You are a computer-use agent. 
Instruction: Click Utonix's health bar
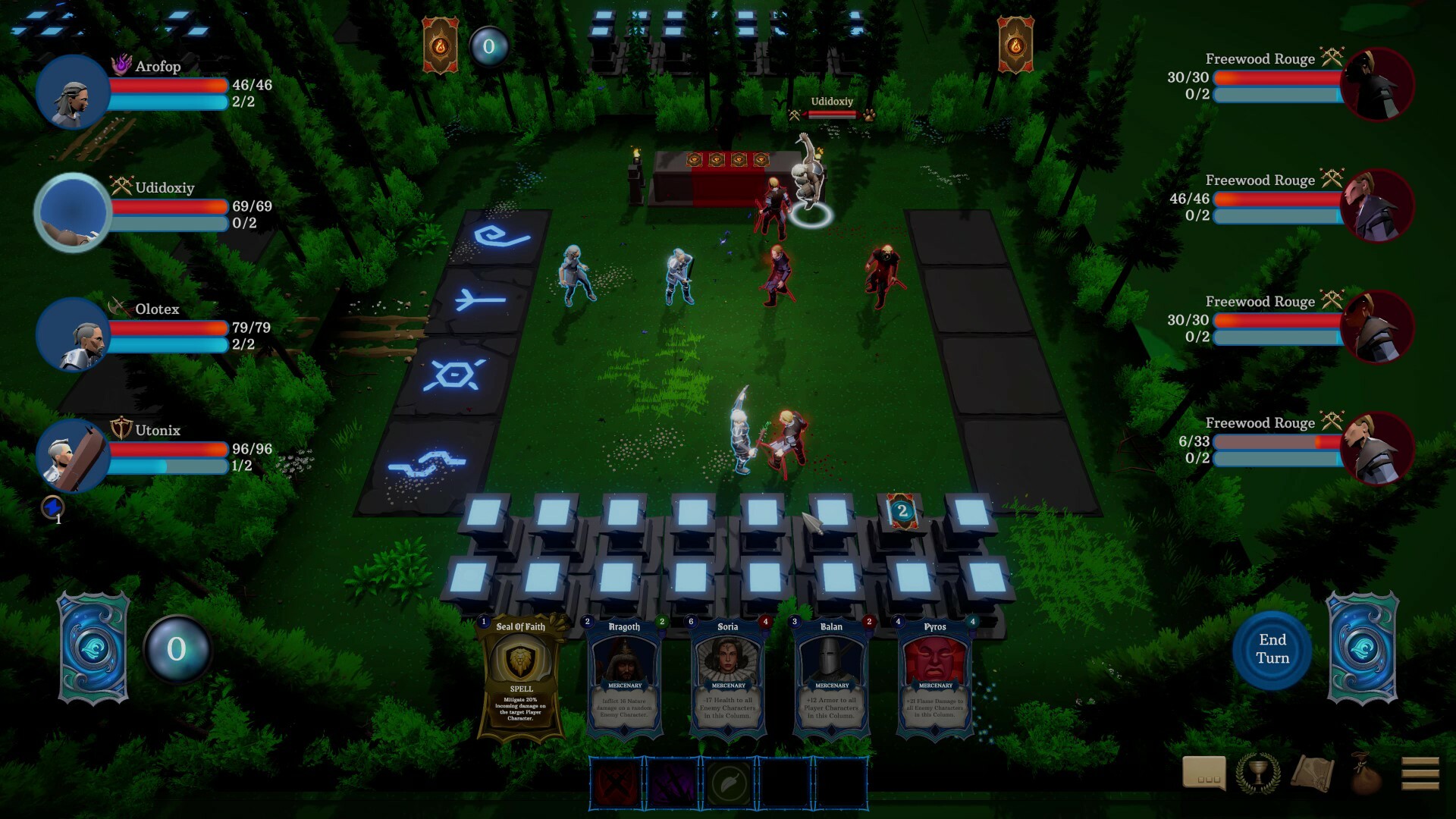167,450
